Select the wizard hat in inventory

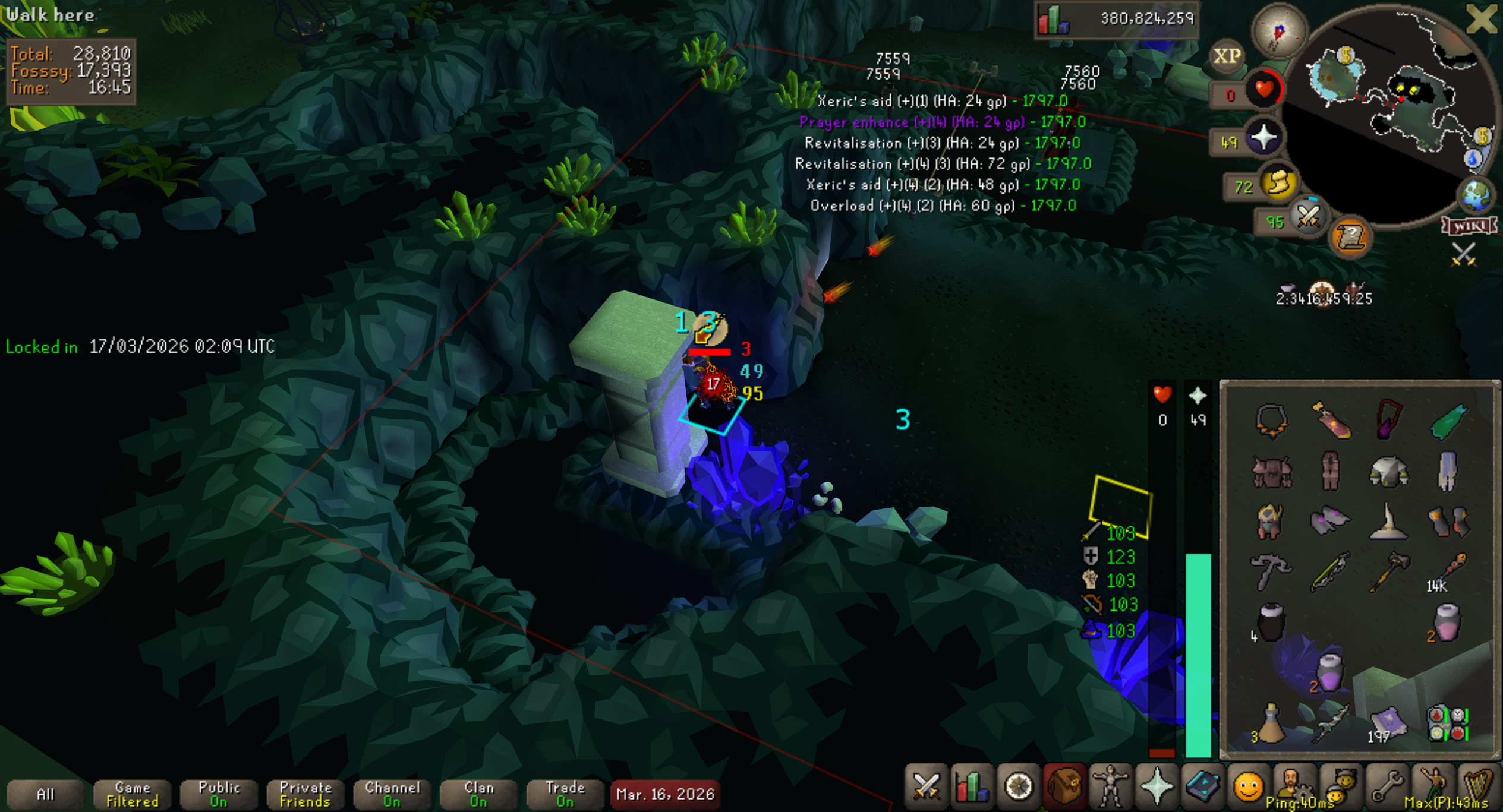coord(1388,522)
